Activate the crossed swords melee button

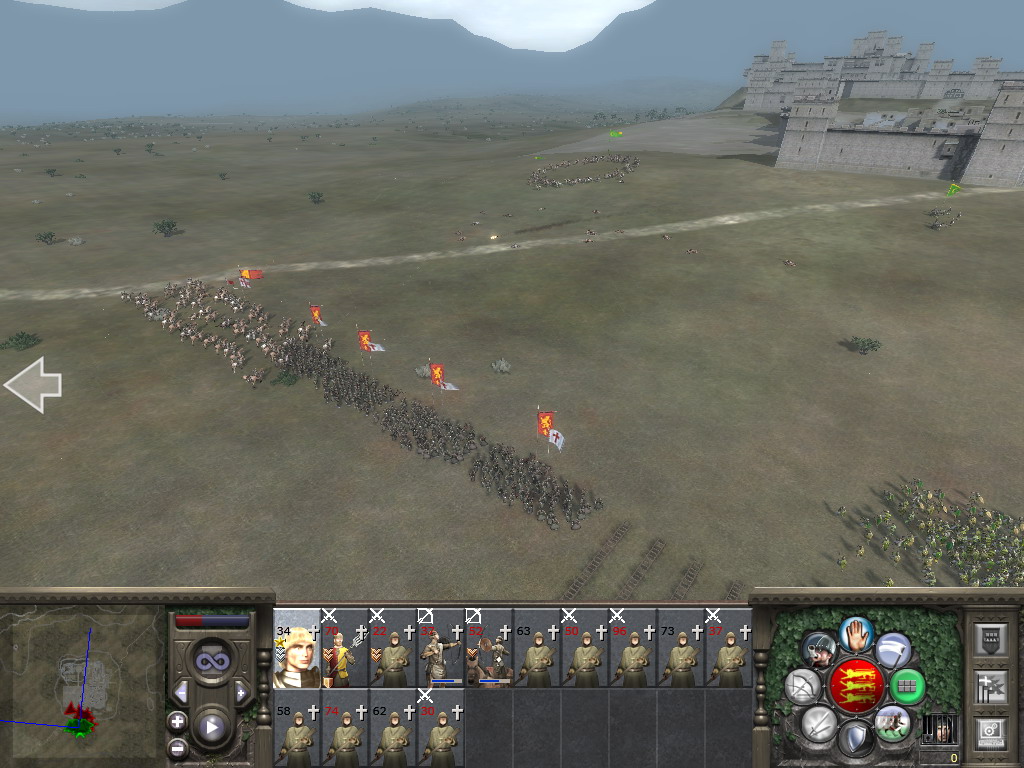point(818,722)
